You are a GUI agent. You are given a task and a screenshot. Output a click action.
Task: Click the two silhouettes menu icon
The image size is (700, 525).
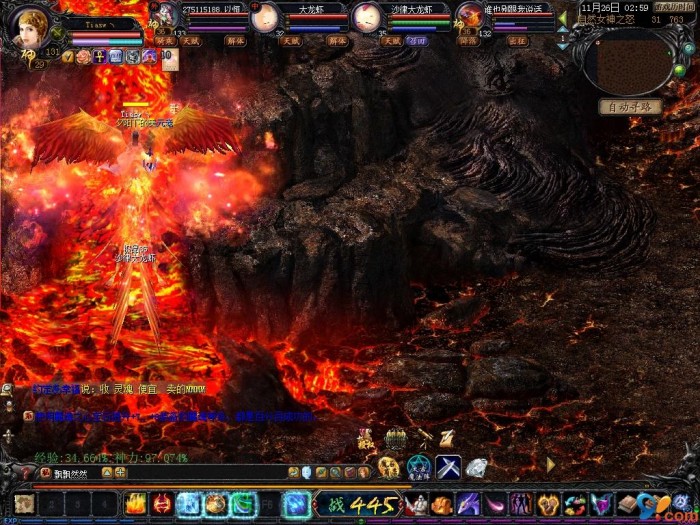[522, 504]
